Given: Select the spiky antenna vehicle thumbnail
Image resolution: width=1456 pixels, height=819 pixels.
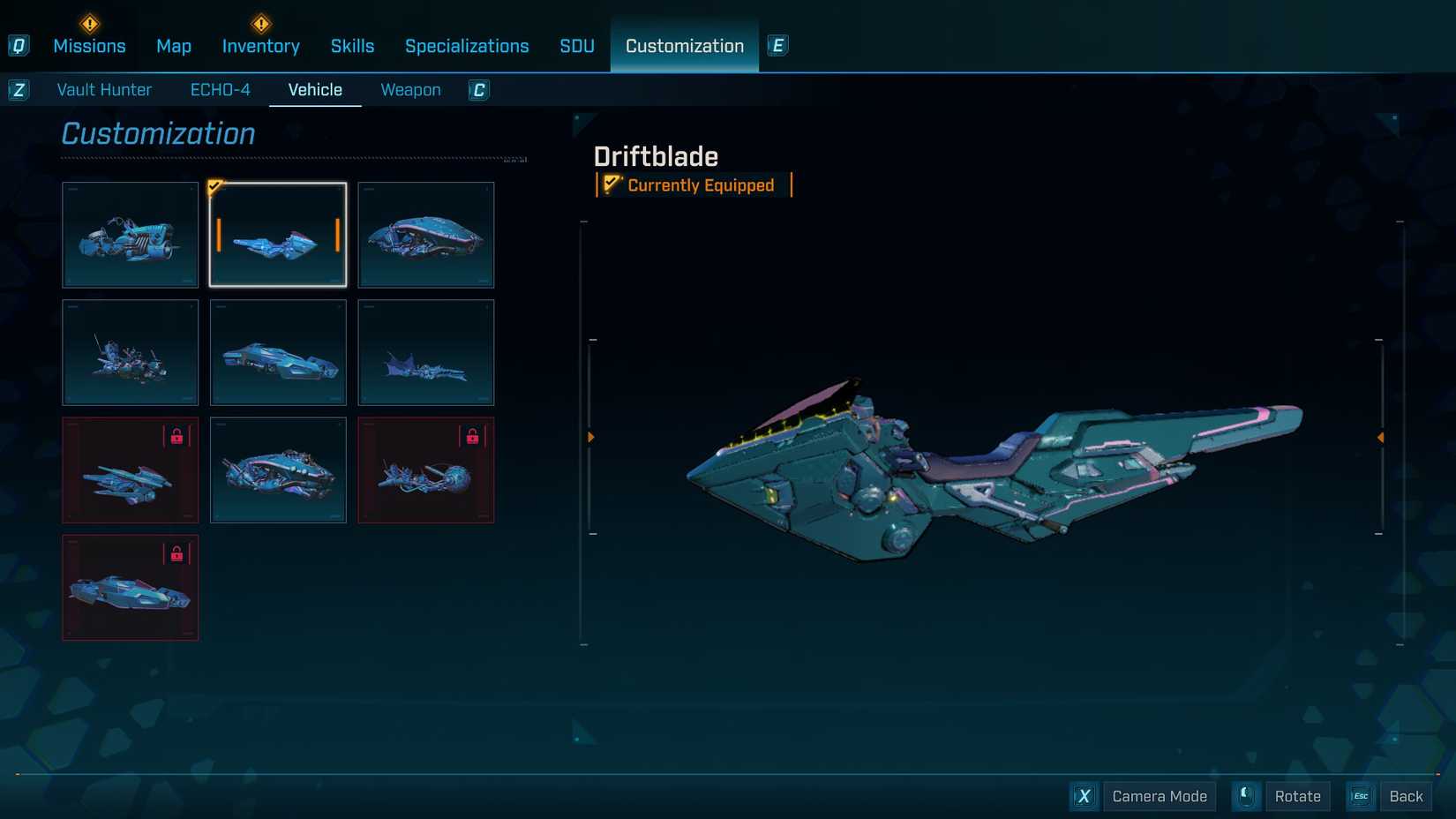Looking at the screenshot, I should pyautogui.click(x=131, y=353).
